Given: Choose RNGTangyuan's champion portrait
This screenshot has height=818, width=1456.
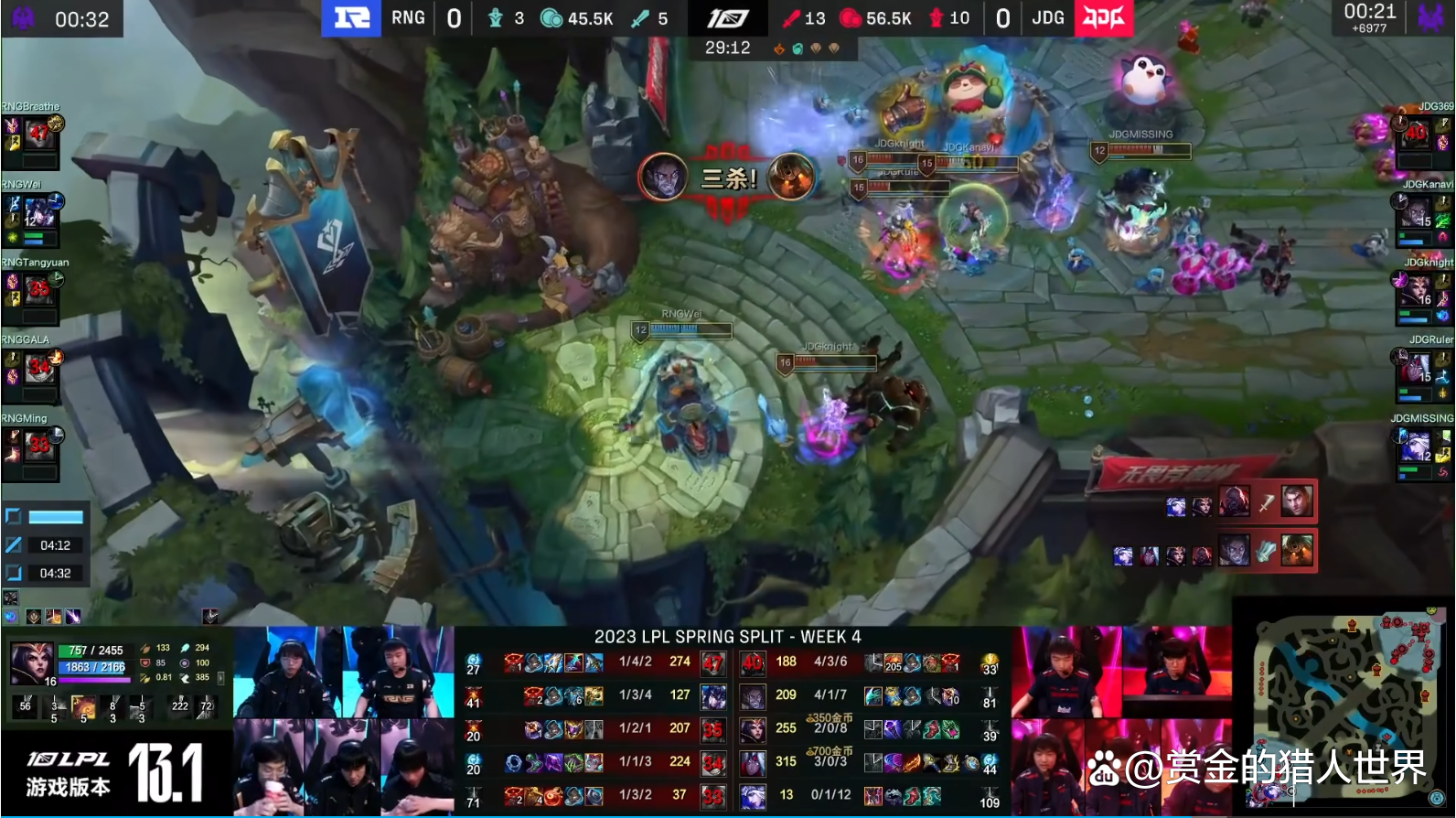Looking at the screenshot, I should click(x=38, y=290).
